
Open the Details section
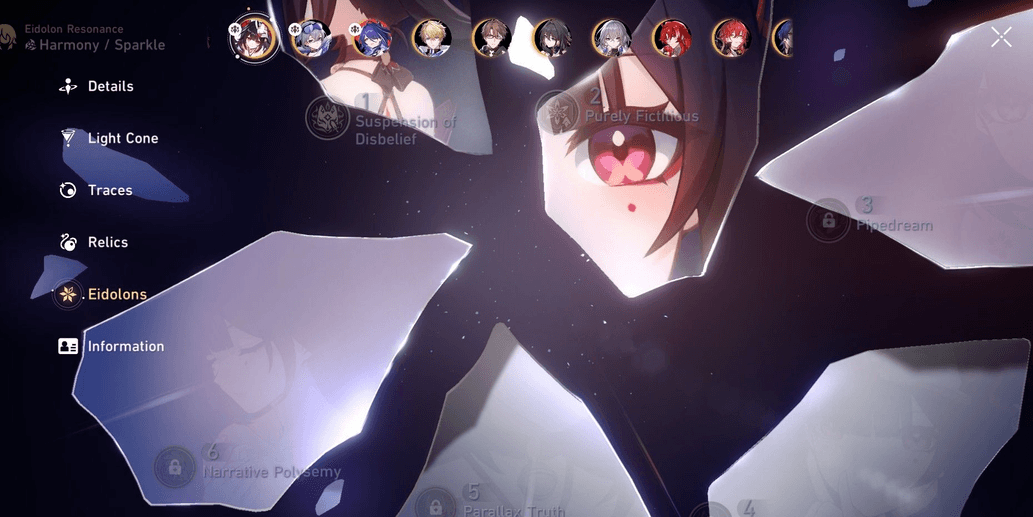point(109,87)
